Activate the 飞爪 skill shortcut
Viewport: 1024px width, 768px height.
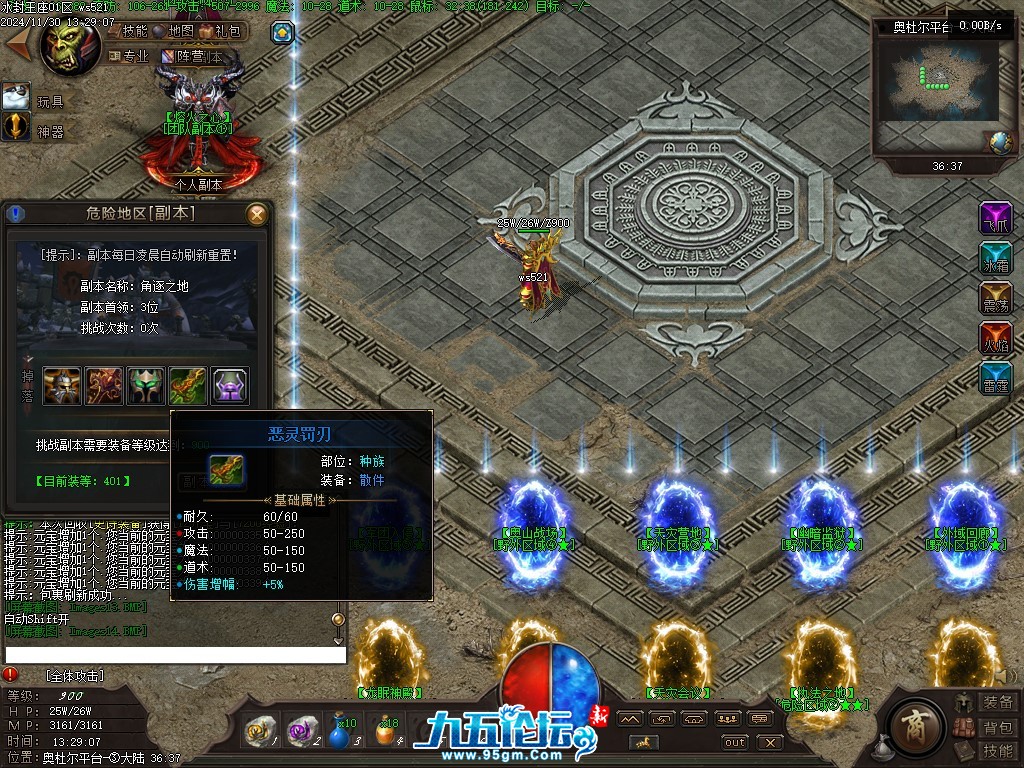pos(995,217)
